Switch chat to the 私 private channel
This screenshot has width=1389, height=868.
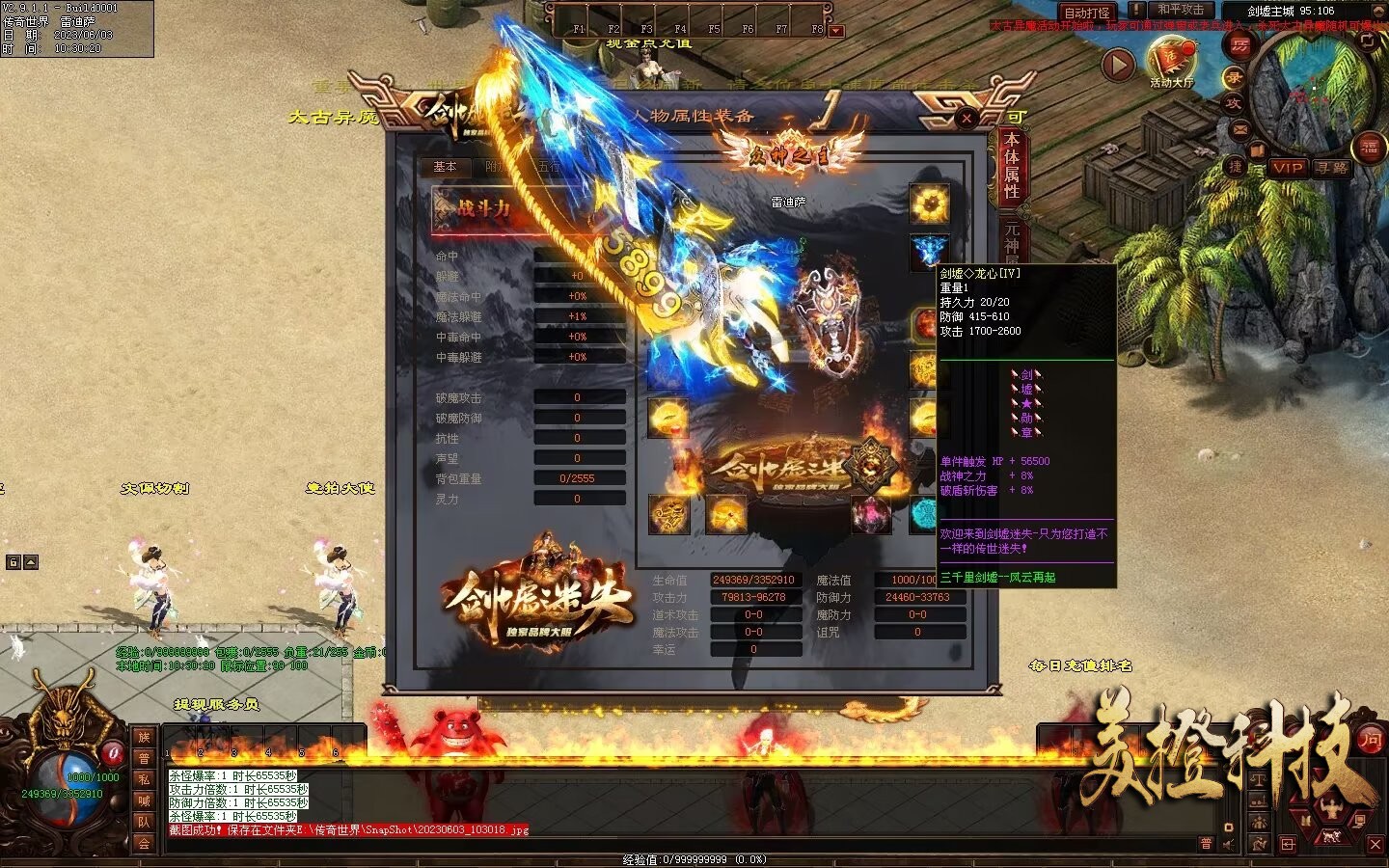pyautogui.click(x=144, y=779)
